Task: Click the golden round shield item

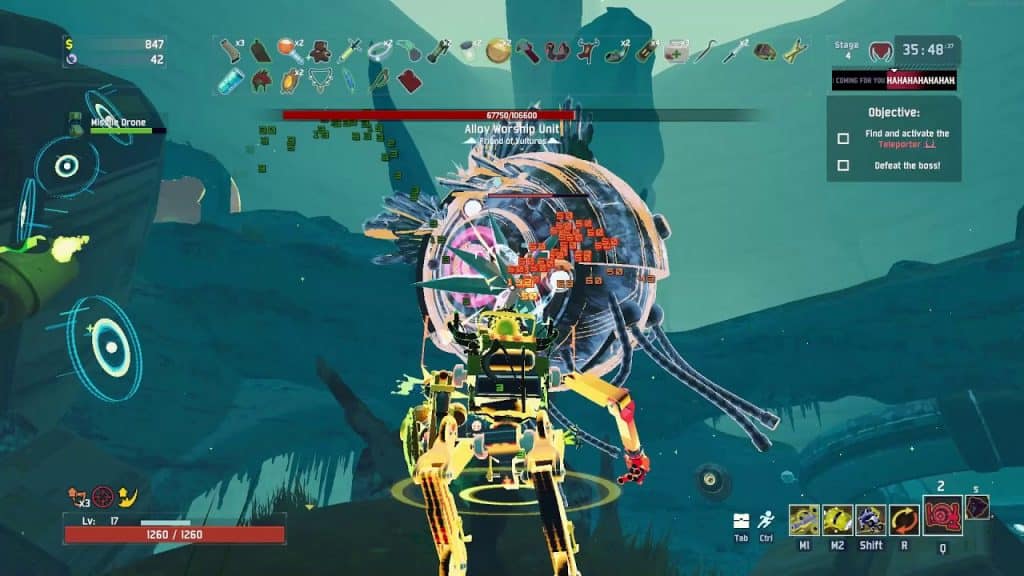Action: [497, 49]
